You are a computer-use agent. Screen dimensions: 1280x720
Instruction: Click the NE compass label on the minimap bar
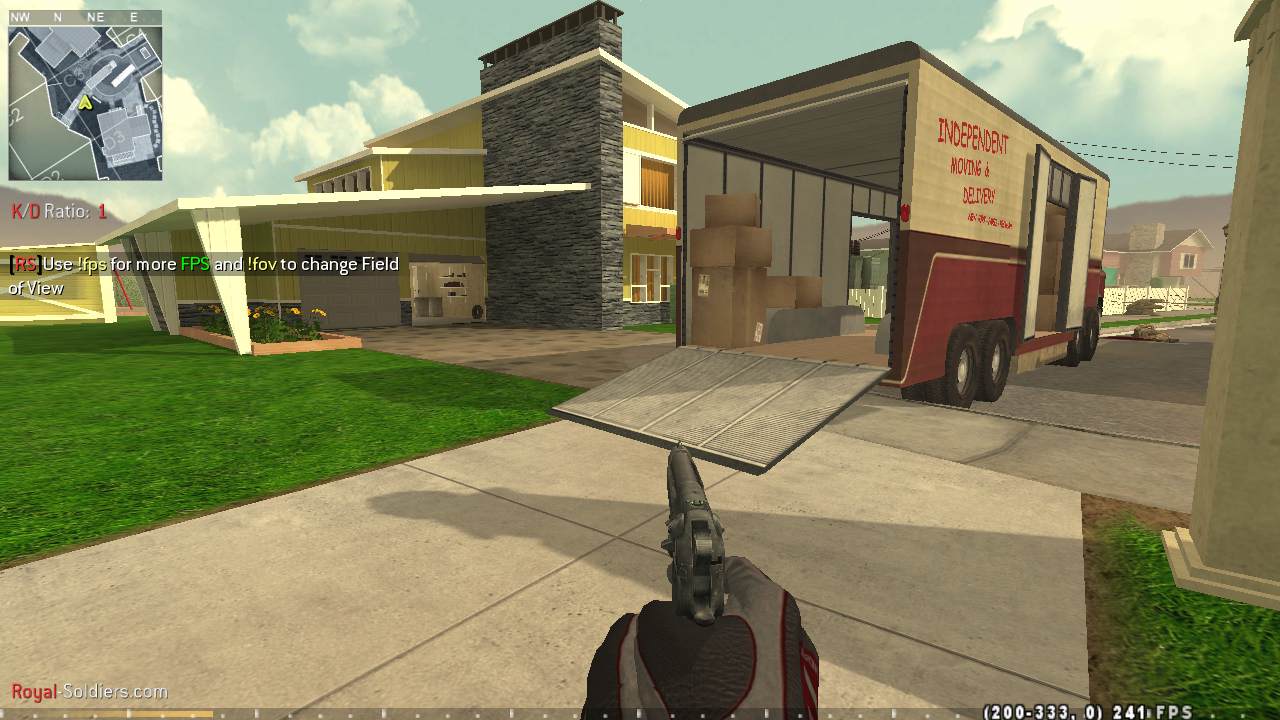[x=96, y=16]
